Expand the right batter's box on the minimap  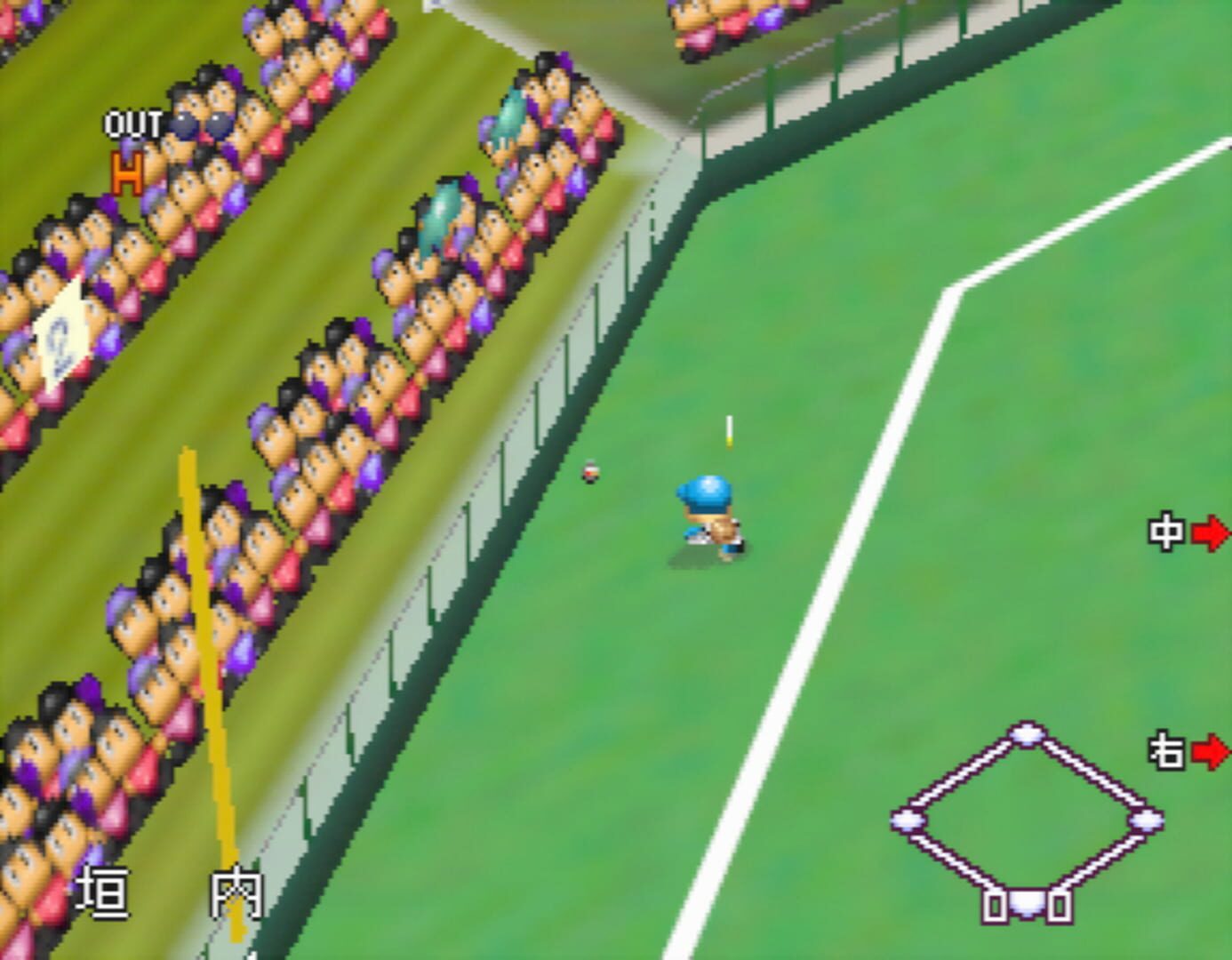pos(1060,908)
